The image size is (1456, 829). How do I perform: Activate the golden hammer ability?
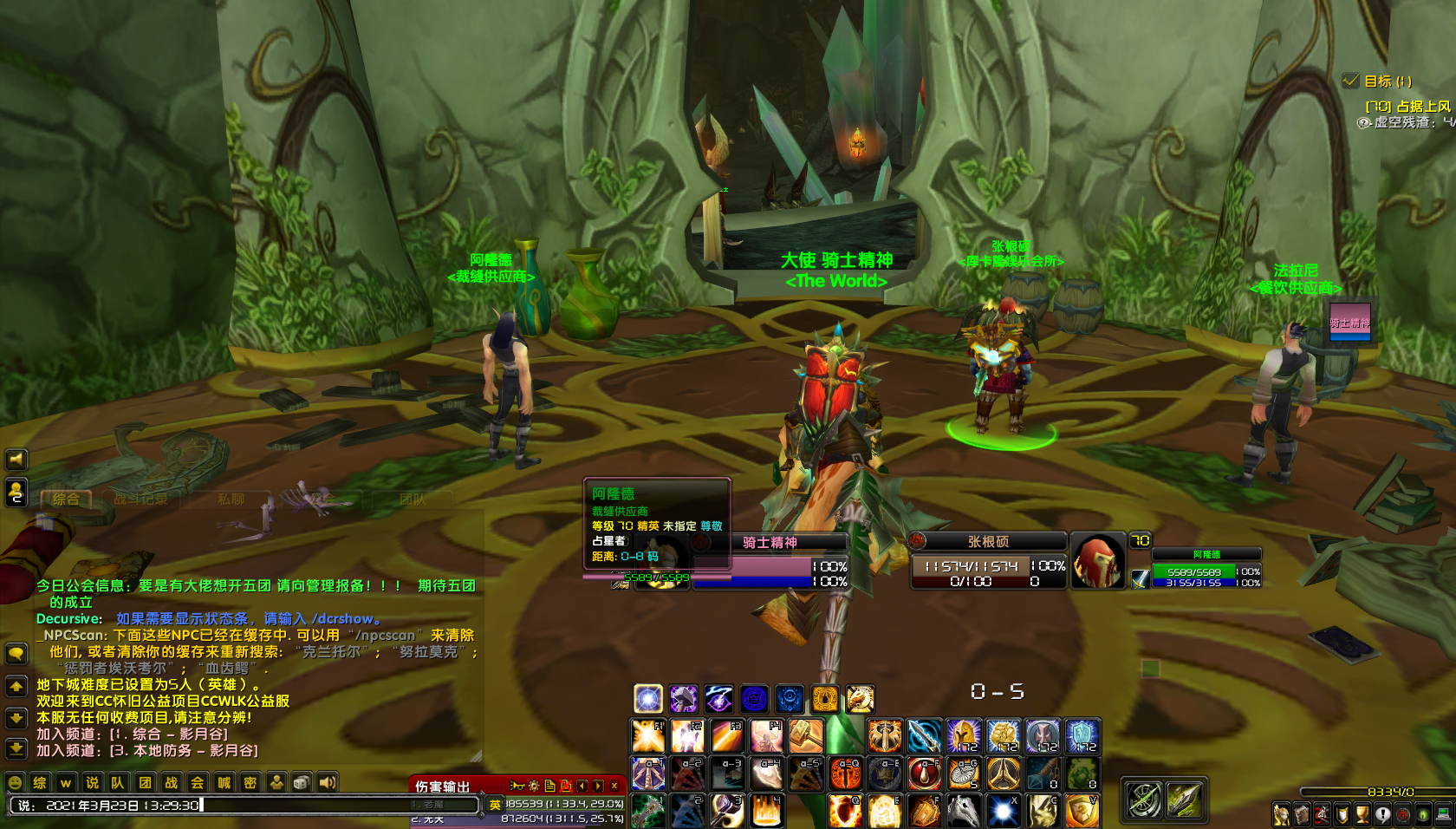click(805, 736)
